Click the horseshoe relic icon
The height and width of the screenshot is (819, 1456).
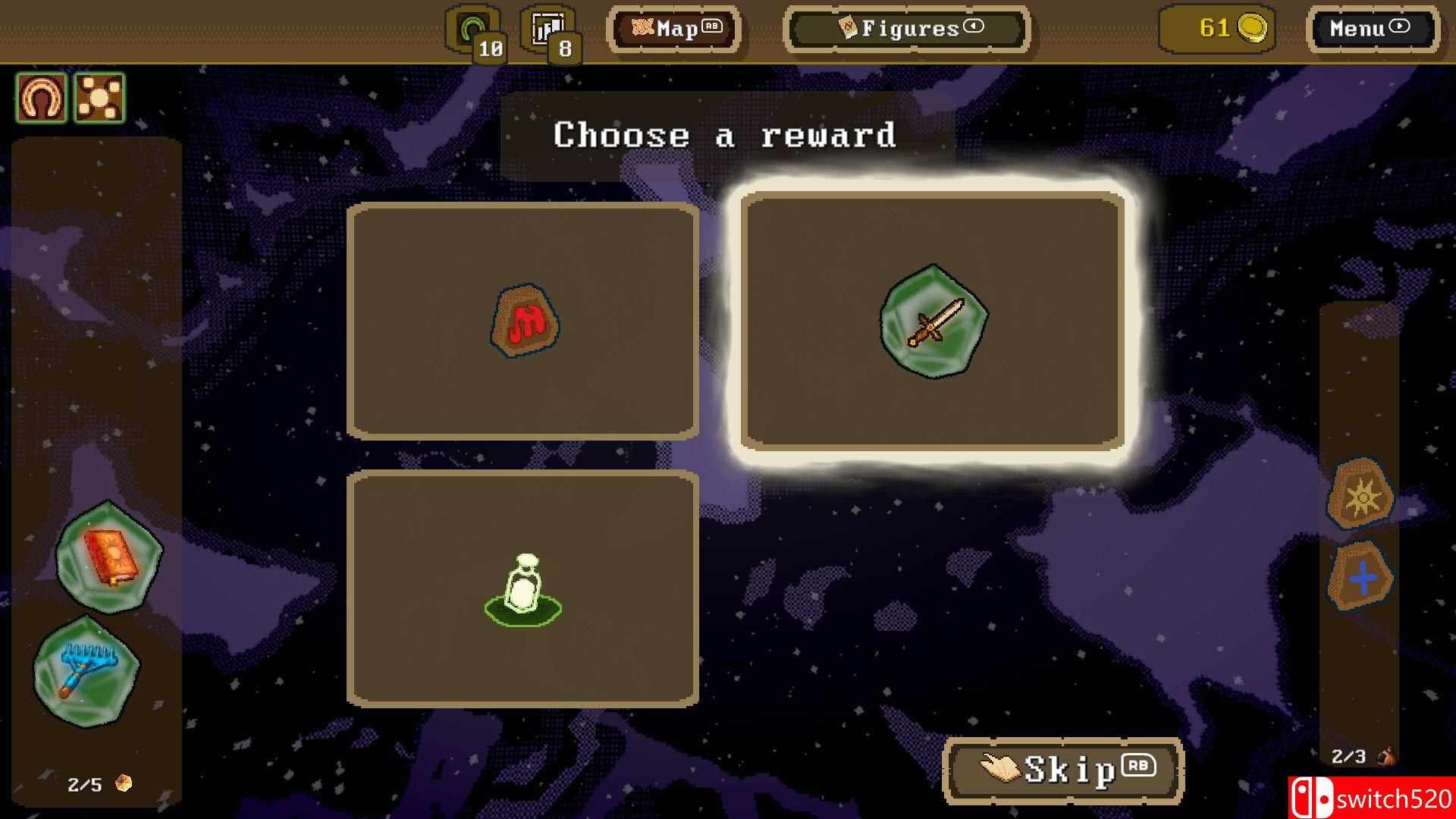coord(42,98)
